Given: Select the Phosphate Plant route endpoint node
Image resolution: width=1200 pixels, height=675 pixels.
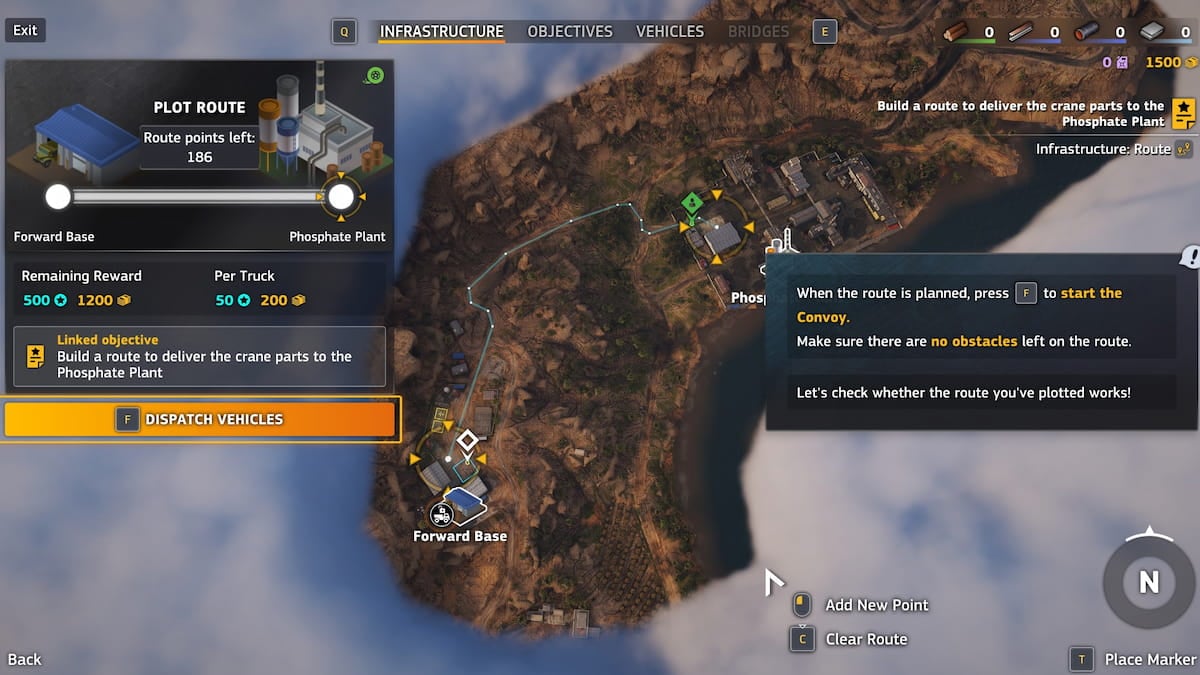Looking at the screenshot, I should pos(341,196).
